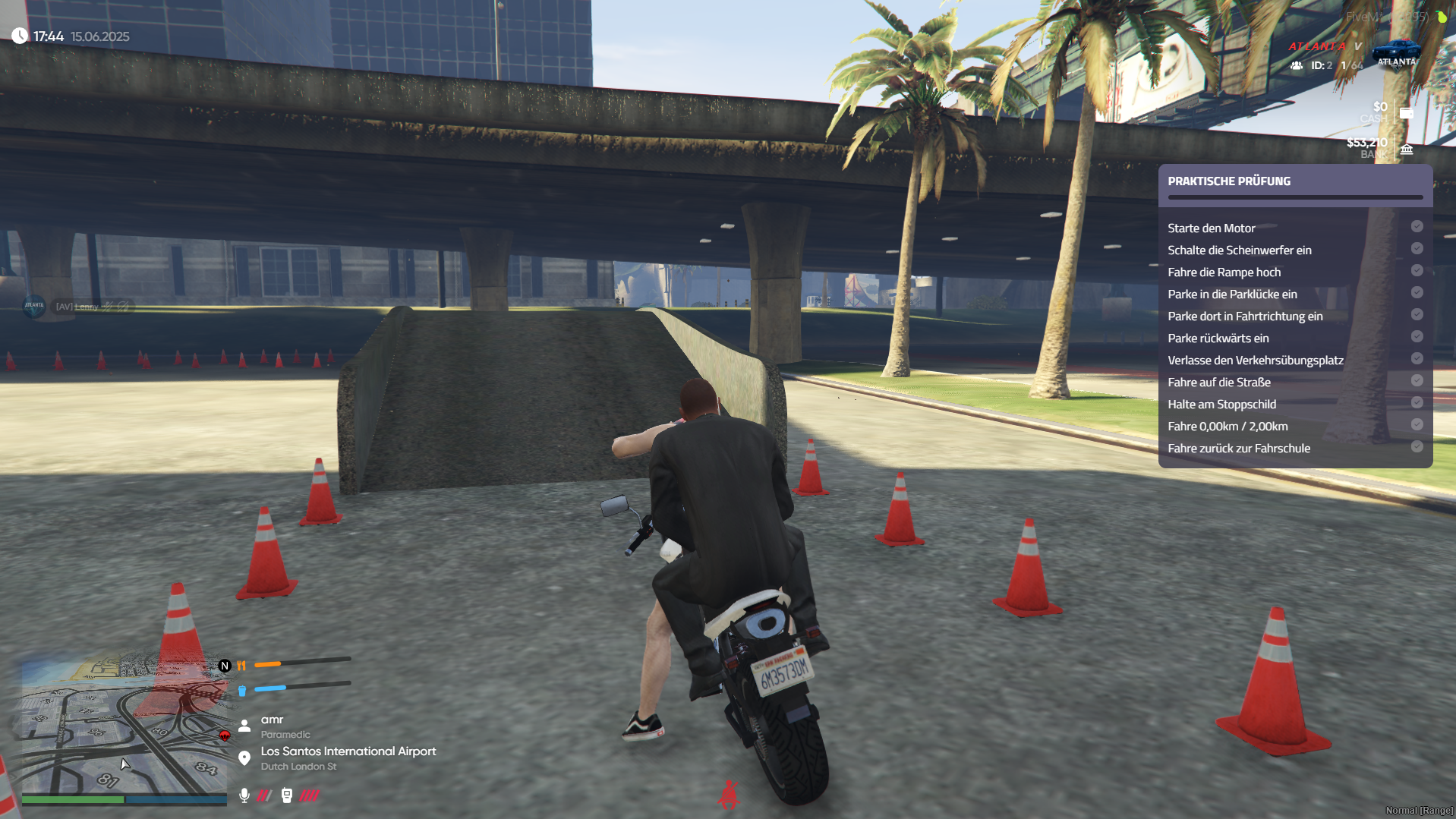Select the 'Starte den Motor' objective

click(x=1211, y=228)
